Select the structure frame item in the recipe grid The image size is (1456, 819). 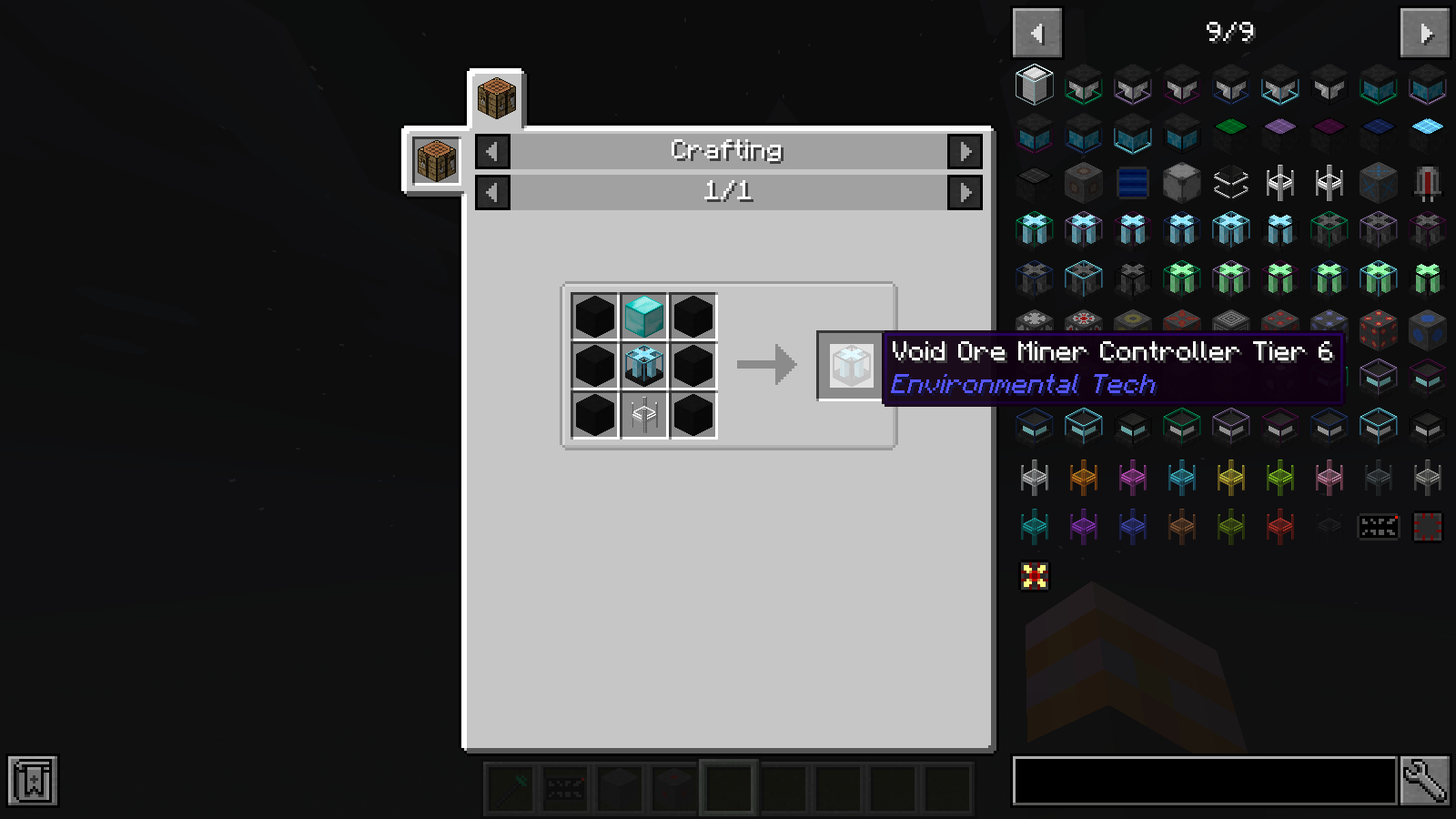click(644, 416)
